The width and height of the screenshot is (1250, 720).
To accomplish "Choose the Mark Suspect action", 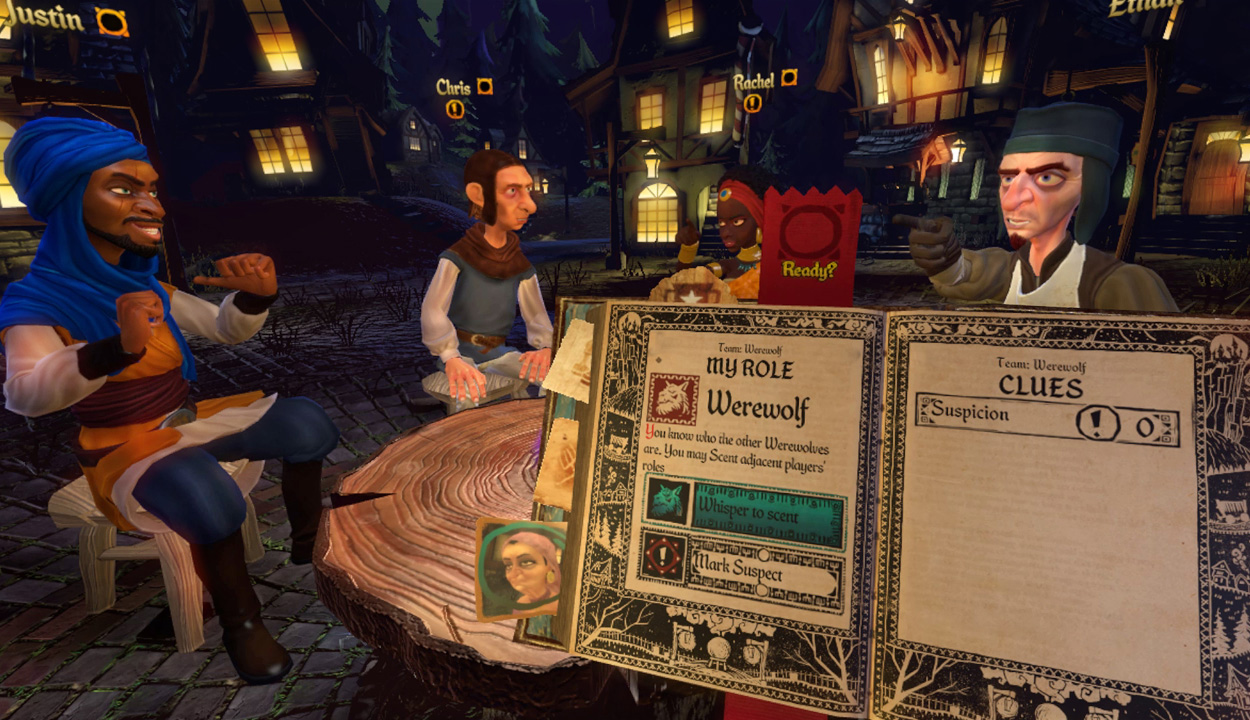I will point(765,574).
